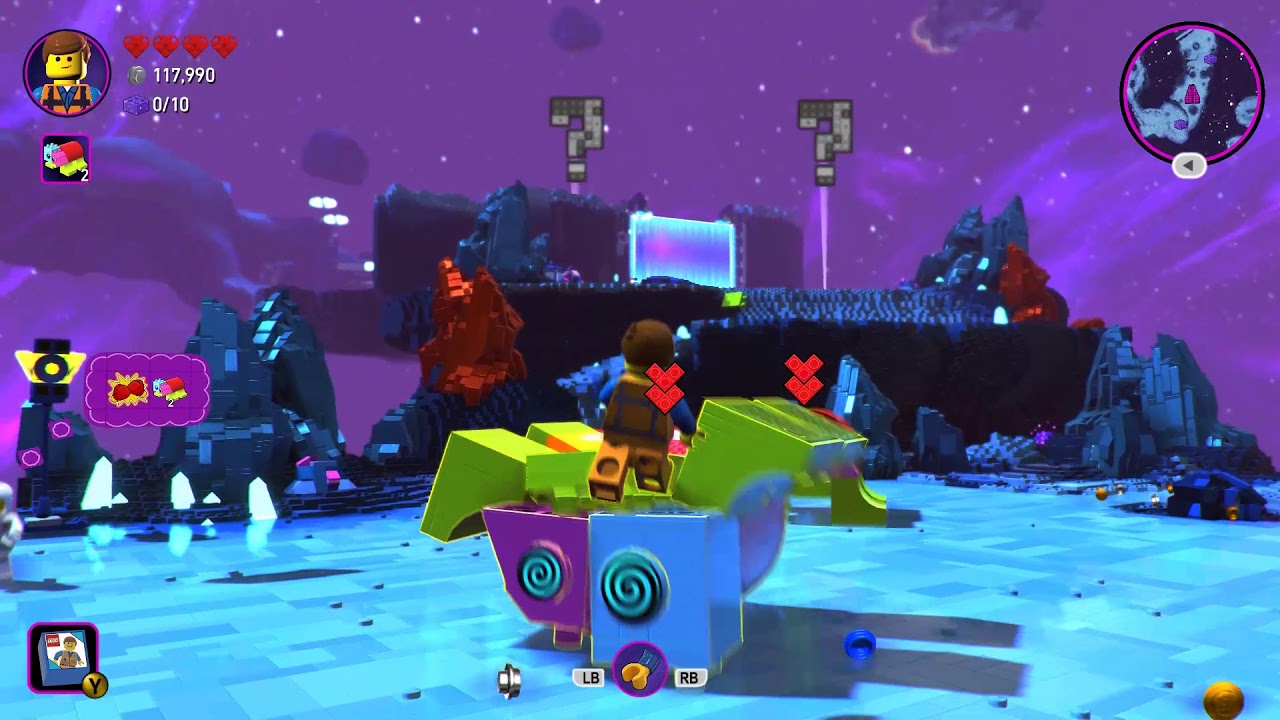Viewport: 1280px width, 720px height.
Task: Open the character catalog book icon
Action: [x=63, y=657]
